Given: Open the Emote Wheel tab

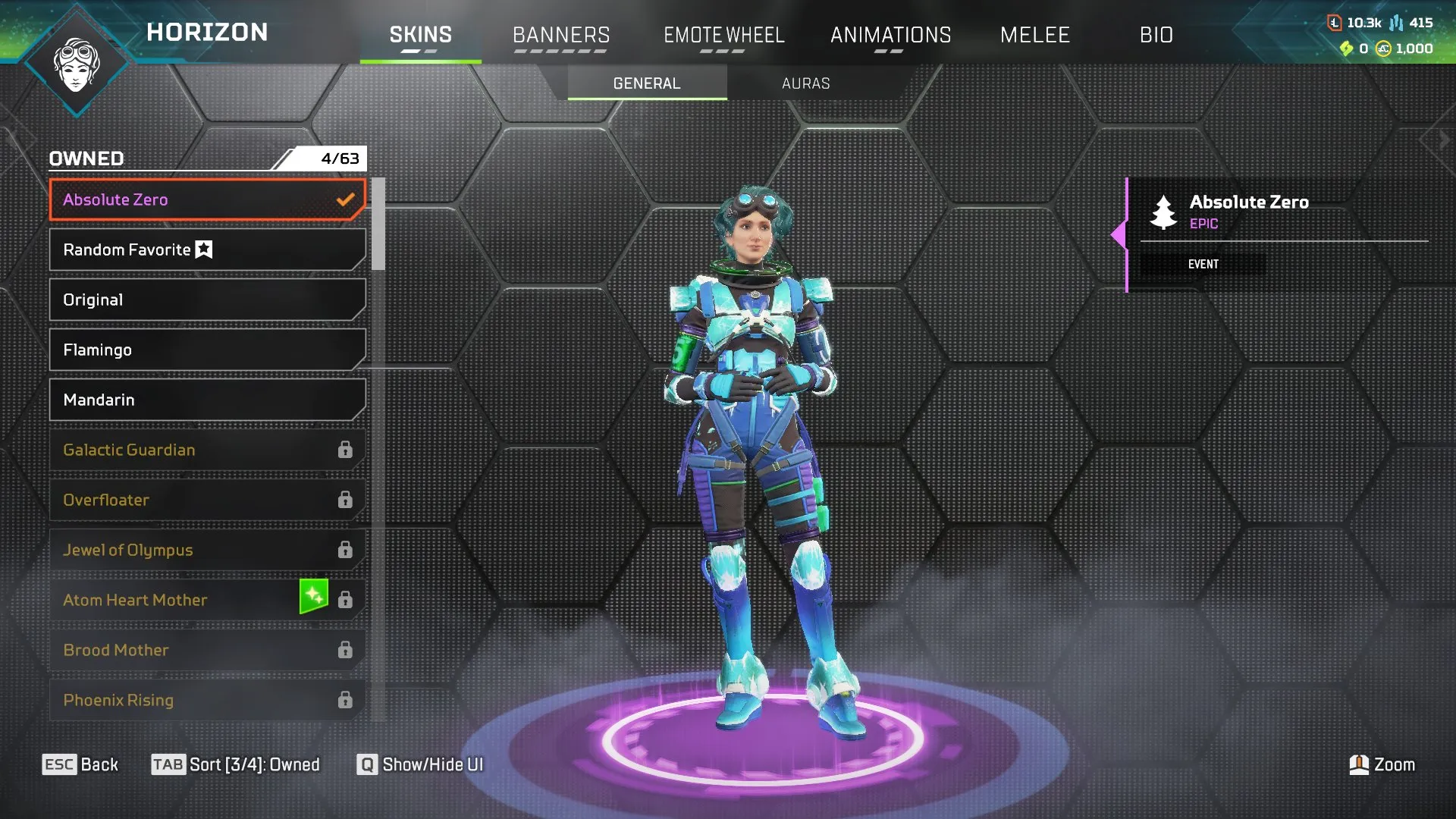Looking at the screenshot, I should point(723,35).
